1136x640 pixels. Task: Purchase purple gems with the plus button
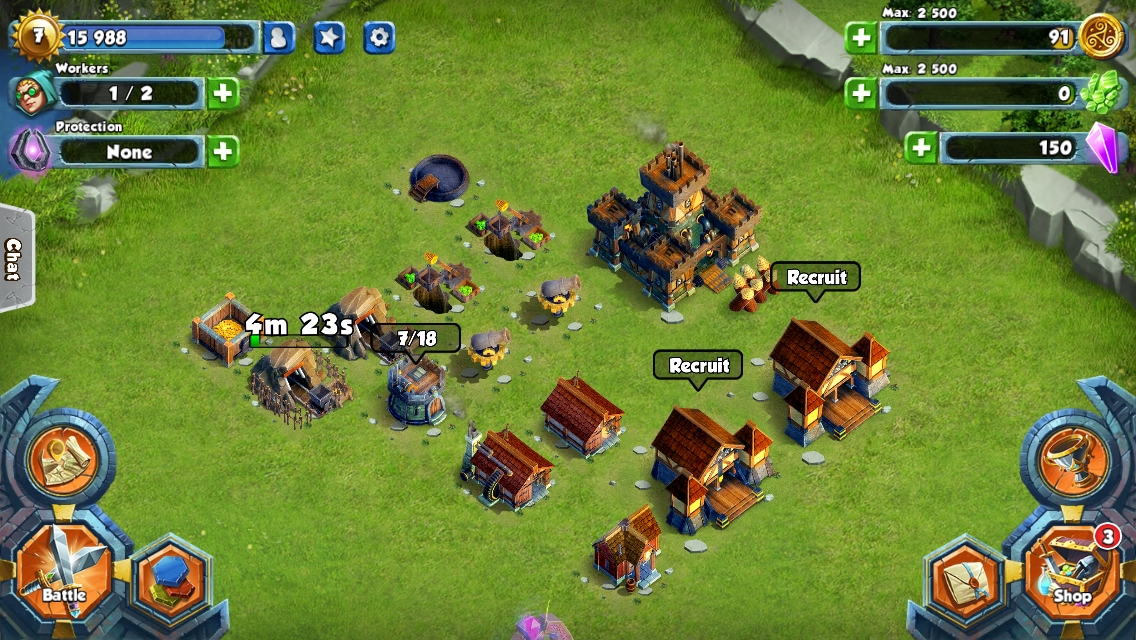[920, 148]
